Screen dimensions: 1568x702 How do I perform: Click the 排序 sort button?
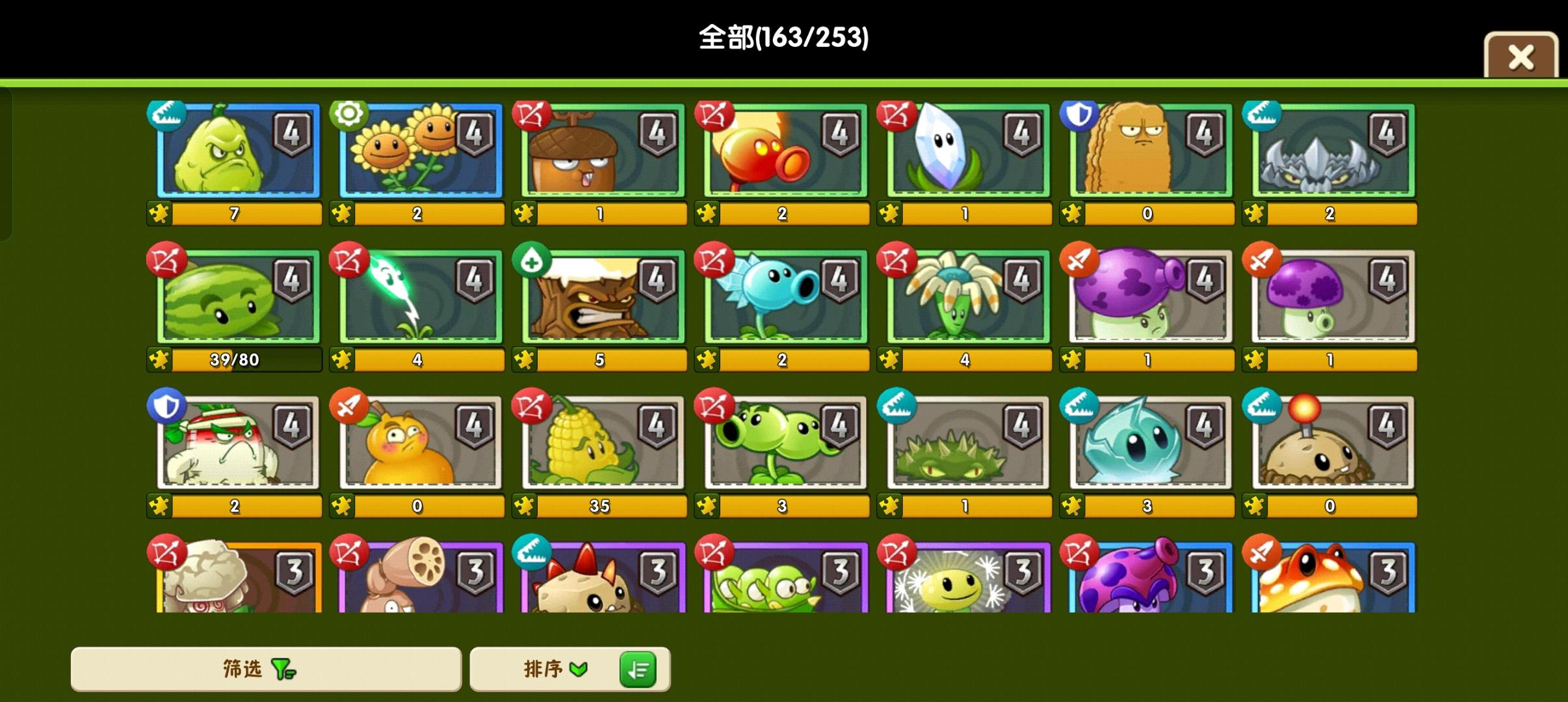[x=546, y=669]
